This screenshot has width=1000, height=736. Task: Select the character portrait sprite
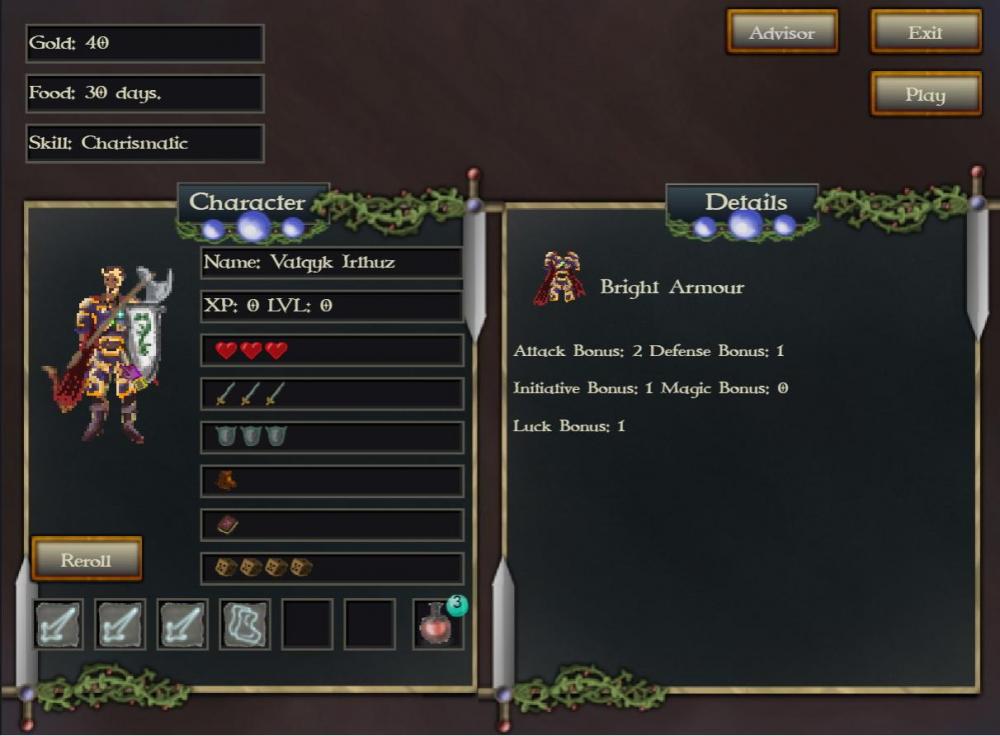103,353
